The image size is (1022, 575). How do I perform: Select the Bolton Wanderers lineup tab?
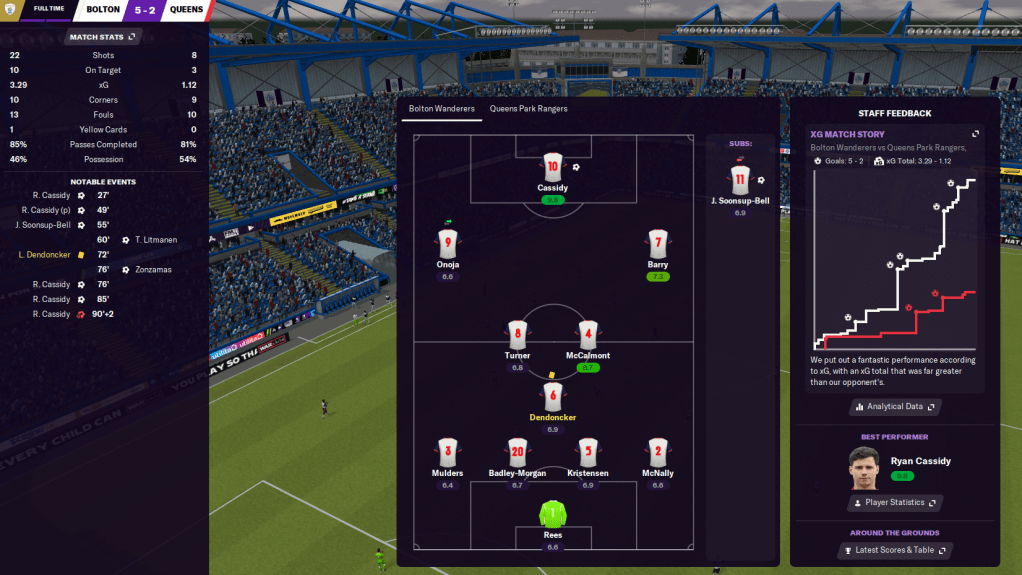pos(441,108)
